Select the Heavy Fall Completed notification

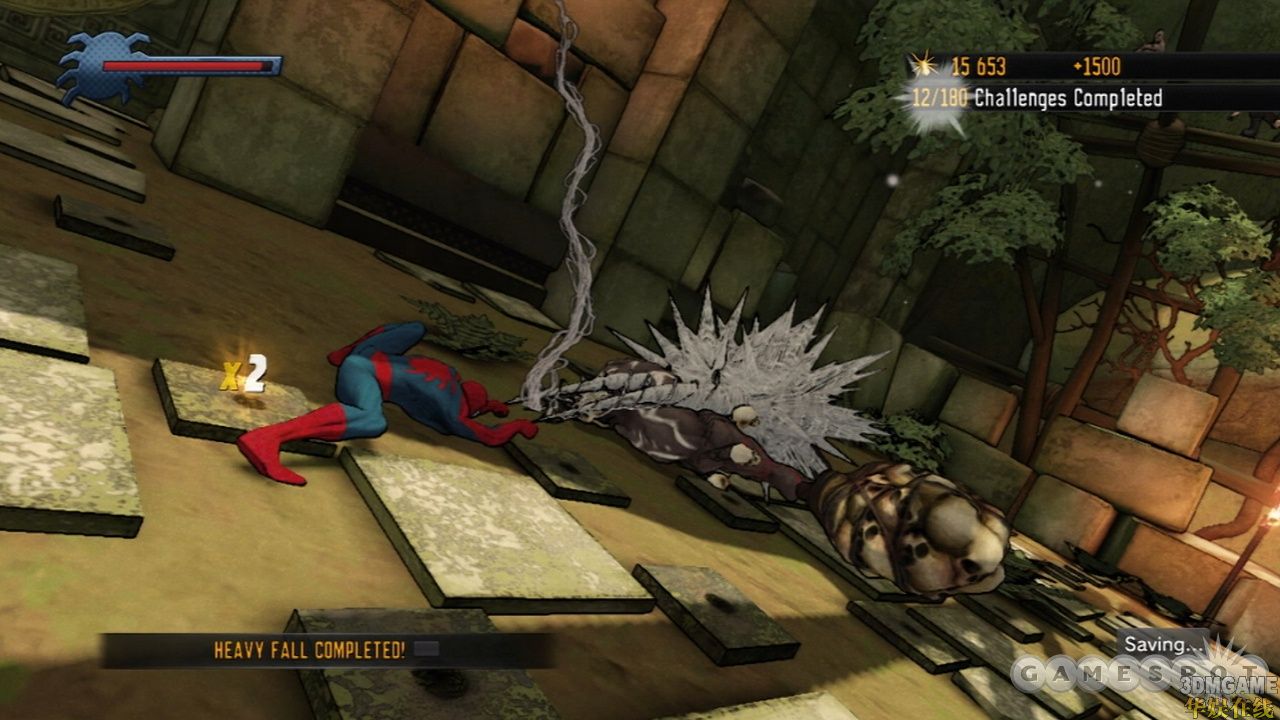(x=310, y=650)
